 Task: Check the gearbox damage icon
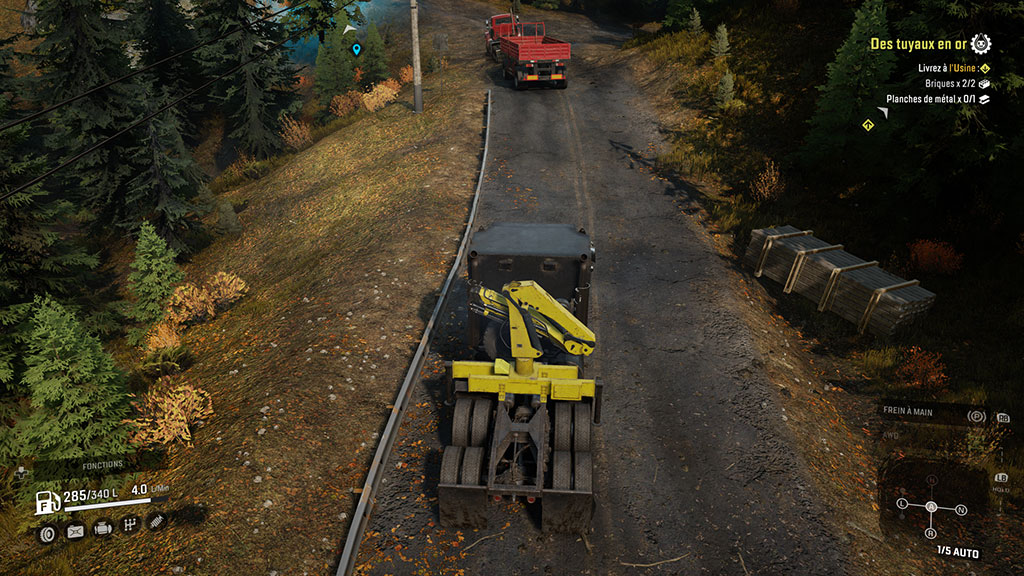pyautogui.click(x=130, y=525)
